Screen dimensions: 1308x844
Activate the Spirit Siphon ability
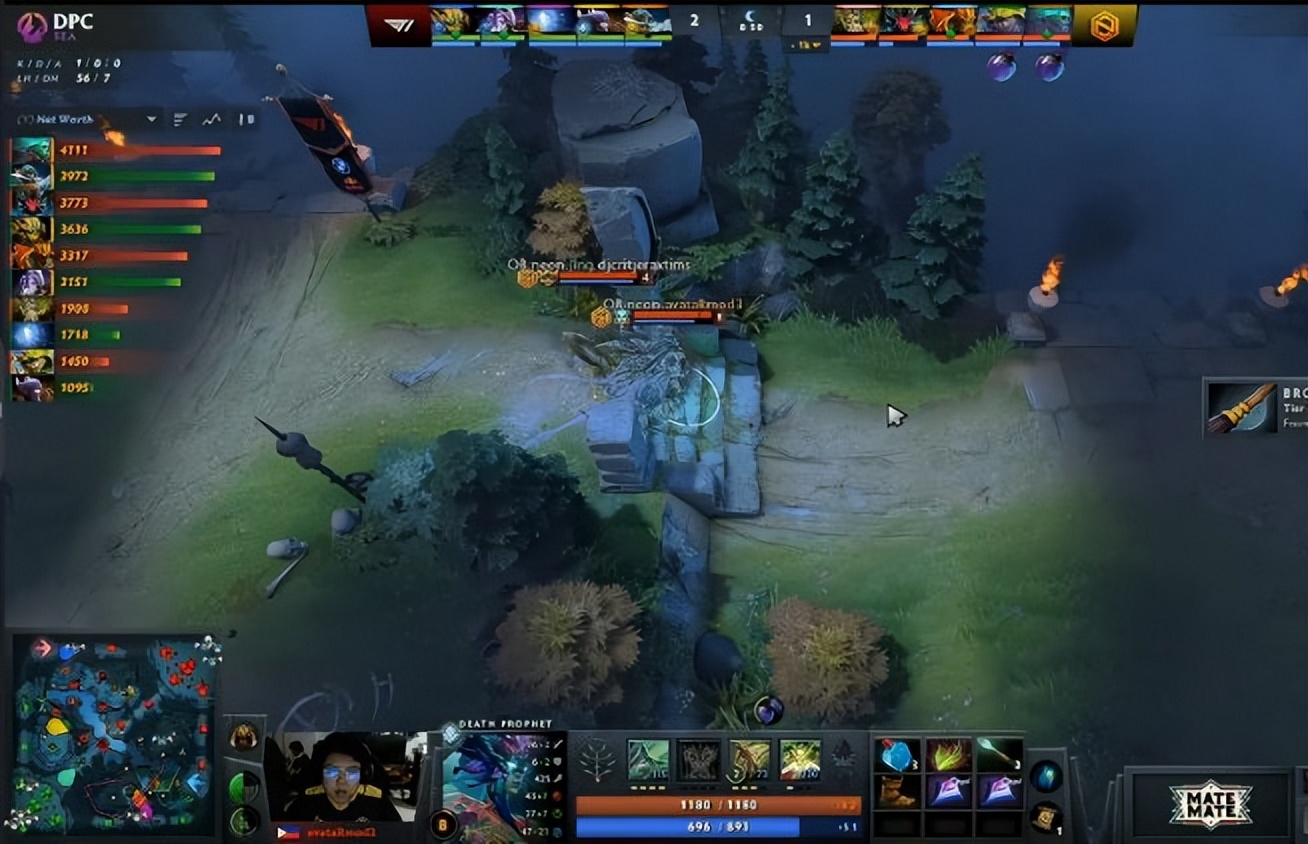point(748,760)
